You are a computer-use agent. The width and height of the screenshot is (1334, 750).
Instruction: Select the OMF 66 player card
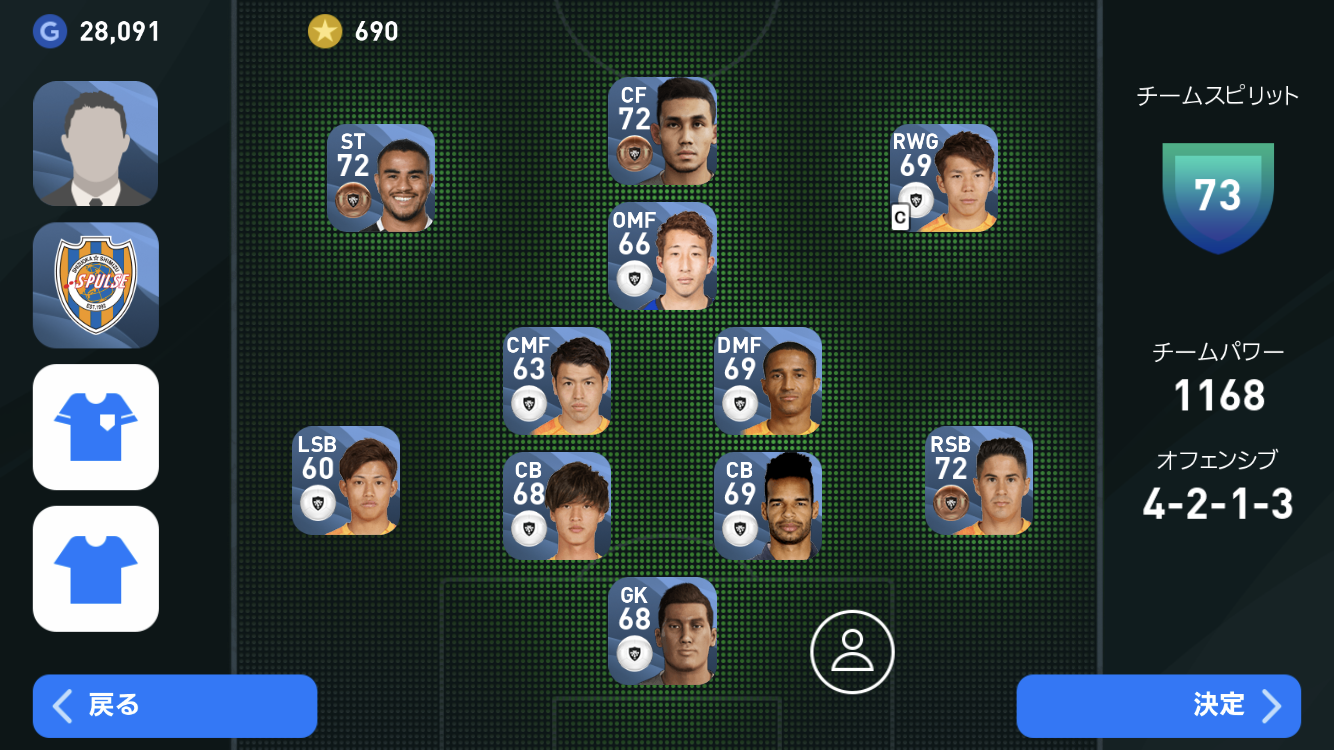(662, 256)
